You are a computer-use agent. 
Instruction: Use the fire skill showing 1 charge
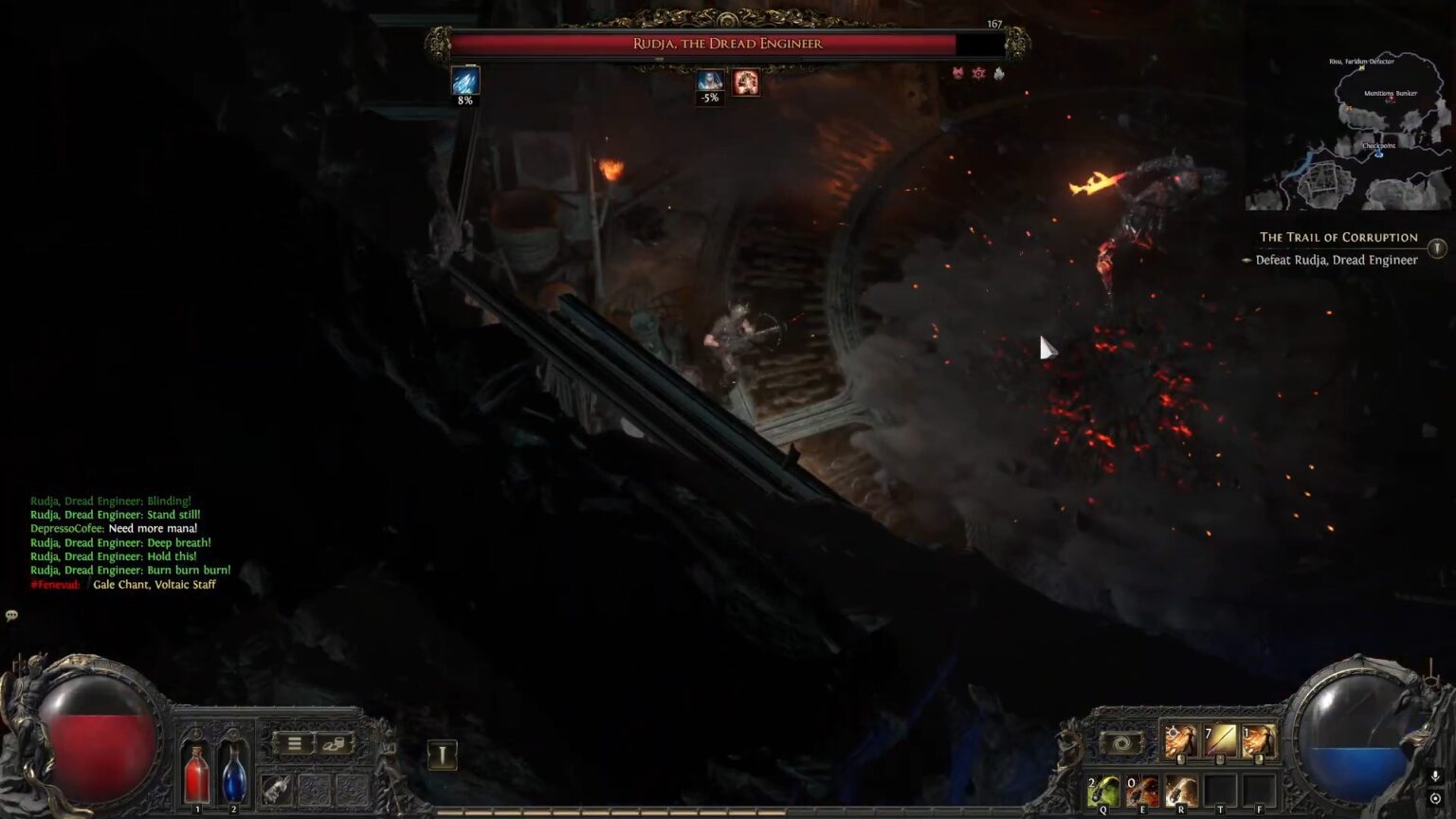click(1260, 740)
